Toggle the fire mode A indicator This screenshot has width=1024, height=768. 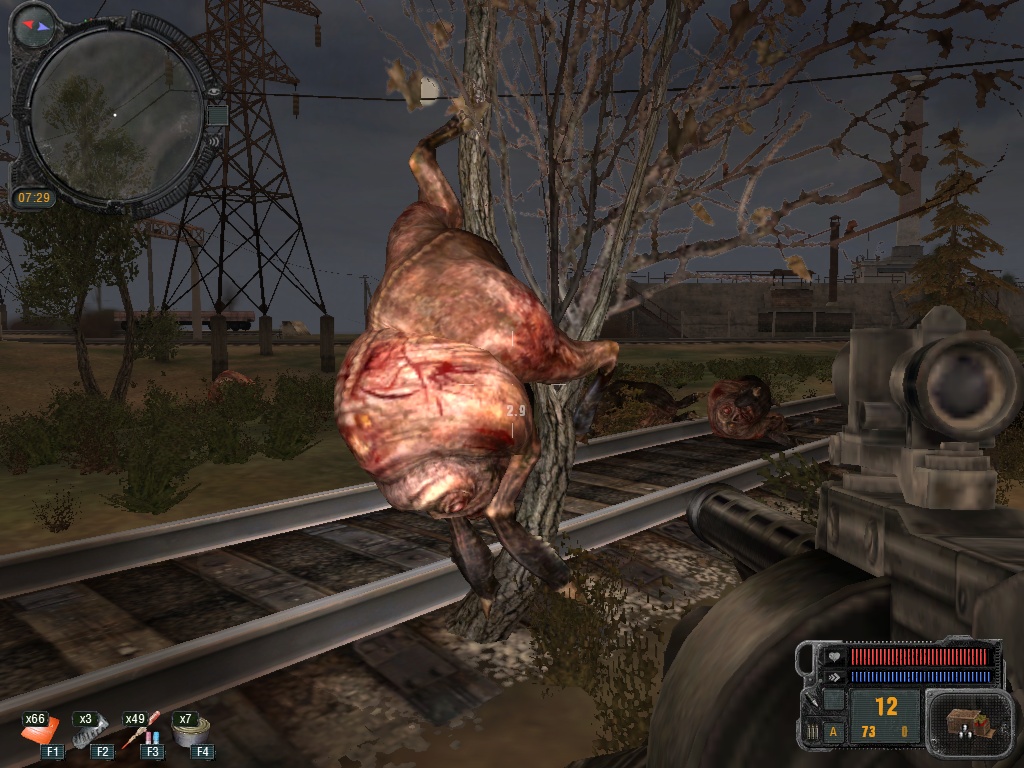tap(834, 732)
